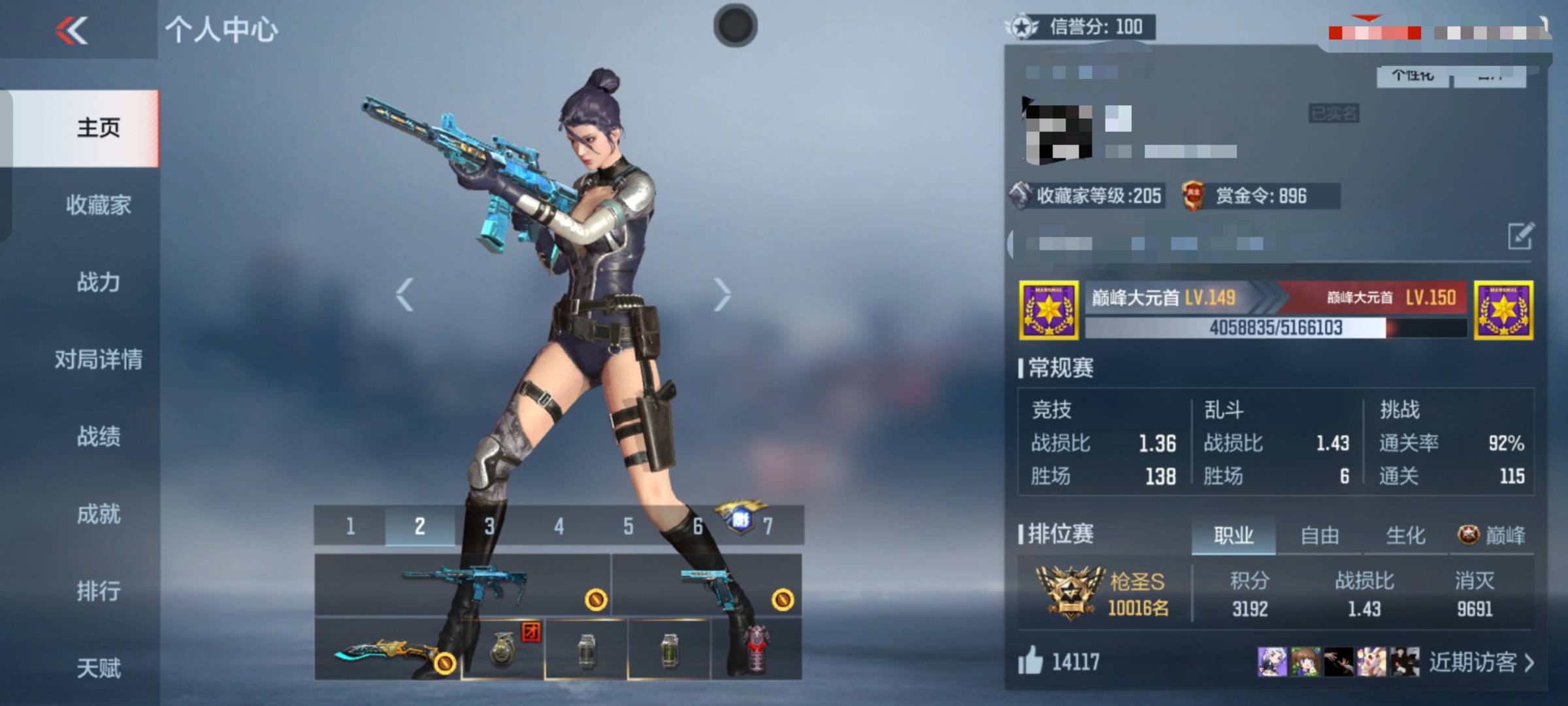Open 对局详情 match details
Image resolution: width=1568 pixels, height=706 pixels.
[98, 360]
